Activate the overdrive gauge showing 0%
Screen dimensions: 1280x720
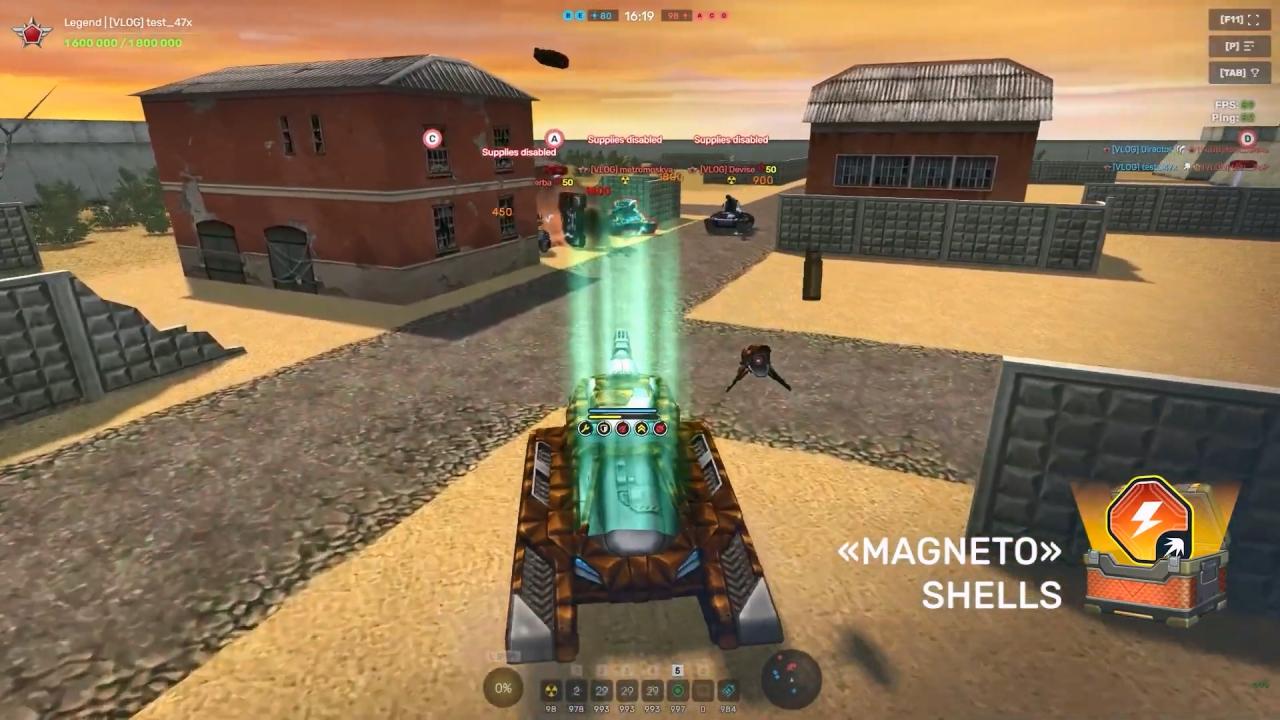point(503,688)
